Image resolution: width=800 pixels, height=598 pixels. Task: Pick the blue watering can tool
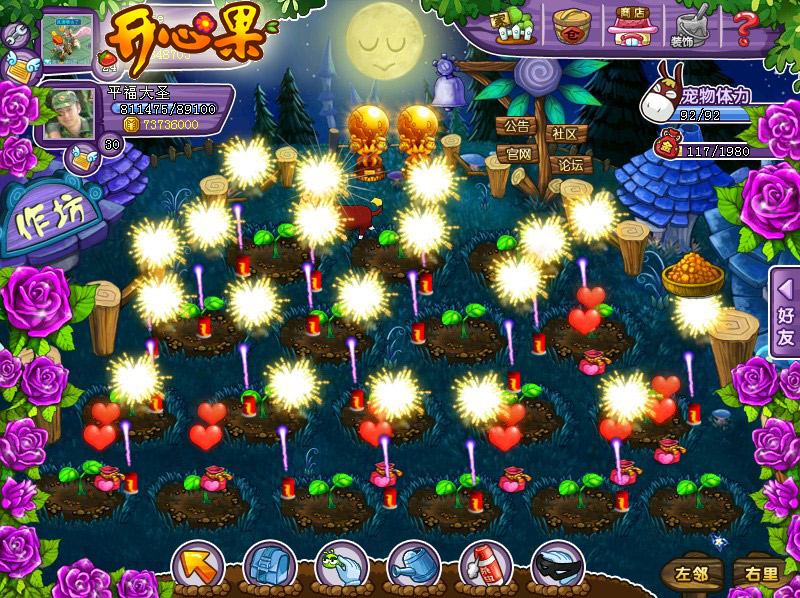pos(413,567)
